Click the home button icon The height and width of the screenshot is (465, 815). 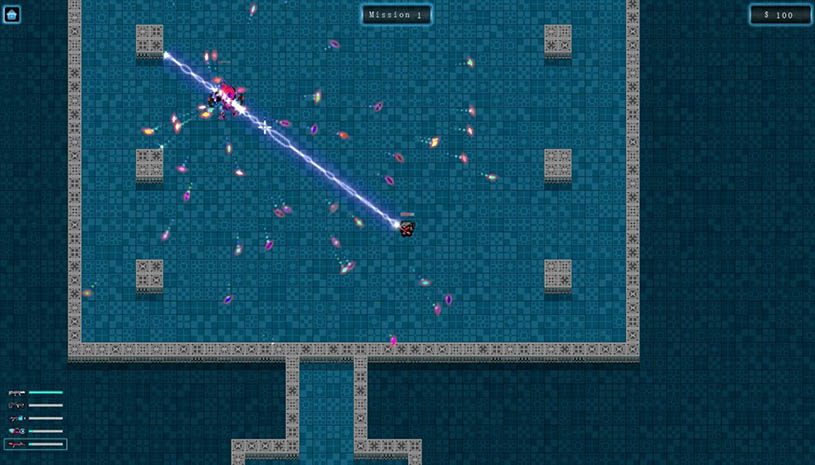pyautogui.click(x=12, y=14)
